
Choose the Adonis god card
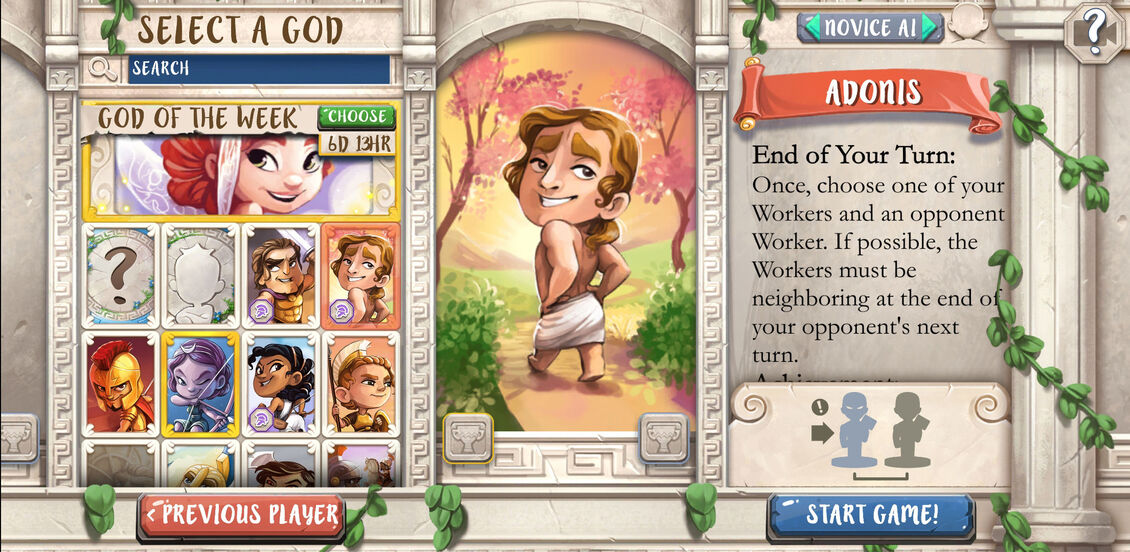[x=361, y=275]
